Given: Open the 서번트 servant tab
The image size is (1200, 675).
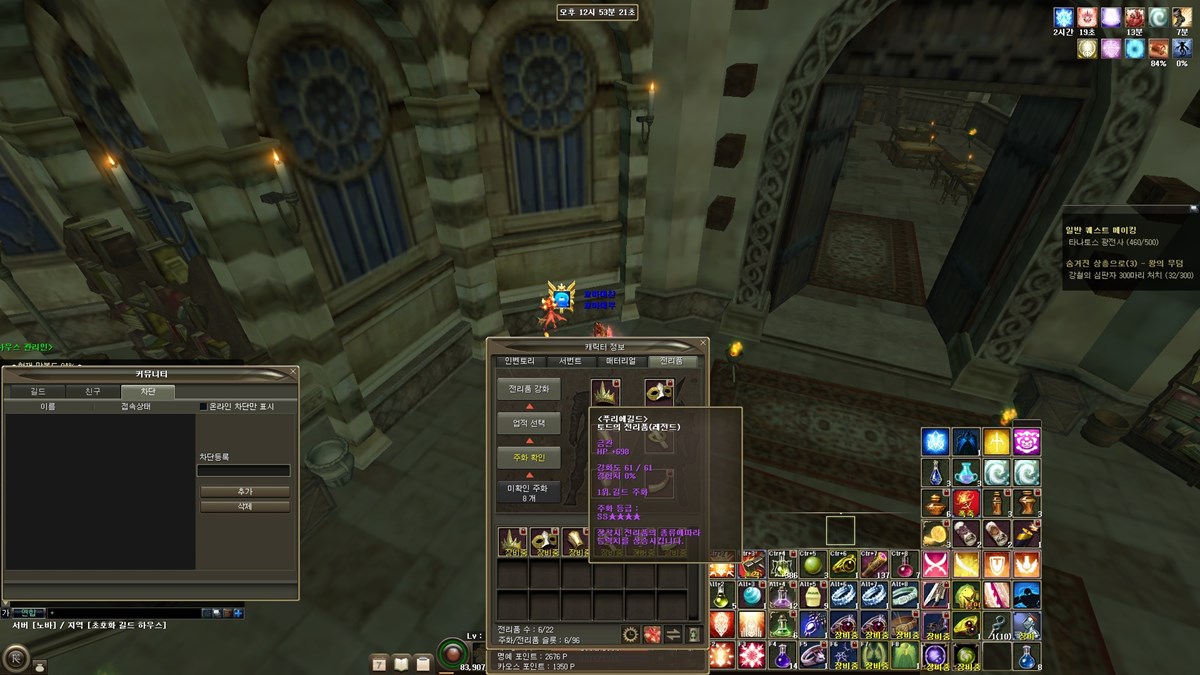Looking at the screenshot, I should [571, 361].
